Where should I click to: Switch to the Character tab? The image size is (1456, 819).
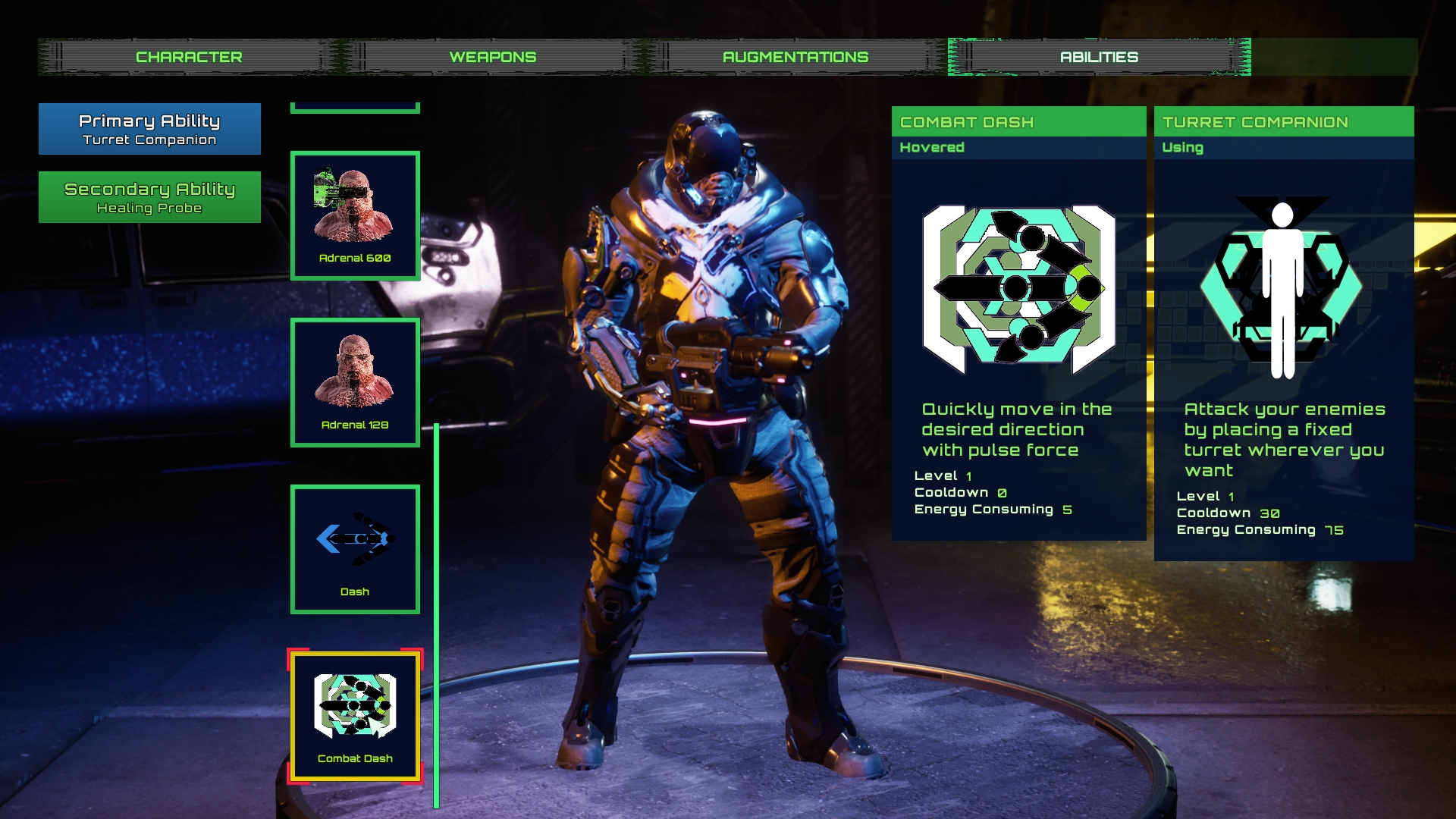pyautogui.click(x=189, y=57)
